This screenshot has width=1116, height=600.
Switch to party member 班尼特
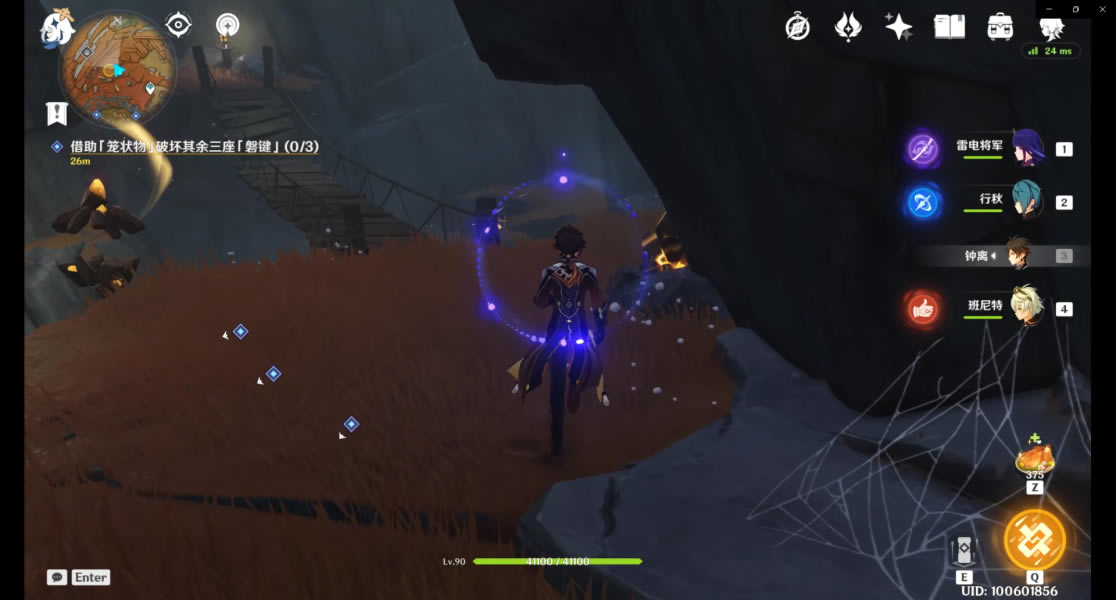pyautogui.click(x=1027, y=307)
